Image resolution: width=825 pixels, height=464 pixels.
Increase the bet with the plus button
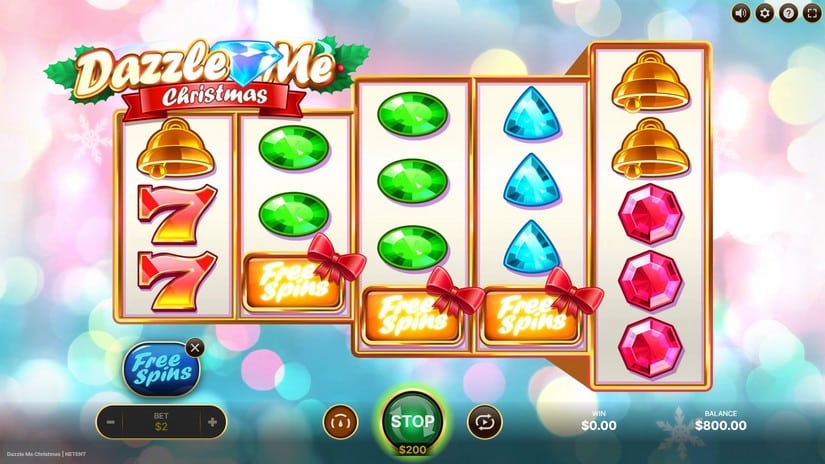click(x=212, y=422)
